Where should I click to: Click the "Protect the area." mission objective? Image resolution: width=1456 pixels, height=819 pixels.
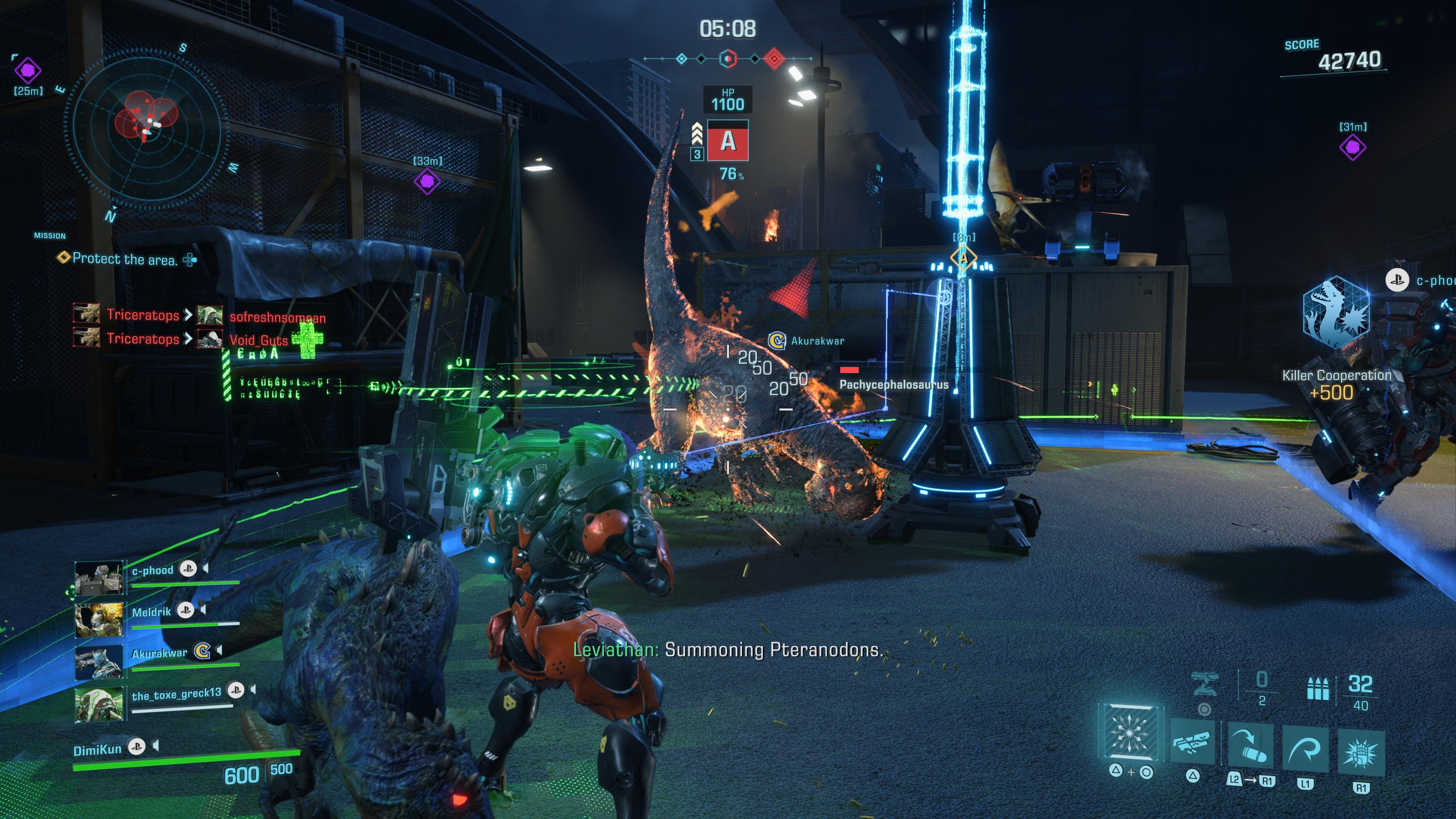coord(125,259)
